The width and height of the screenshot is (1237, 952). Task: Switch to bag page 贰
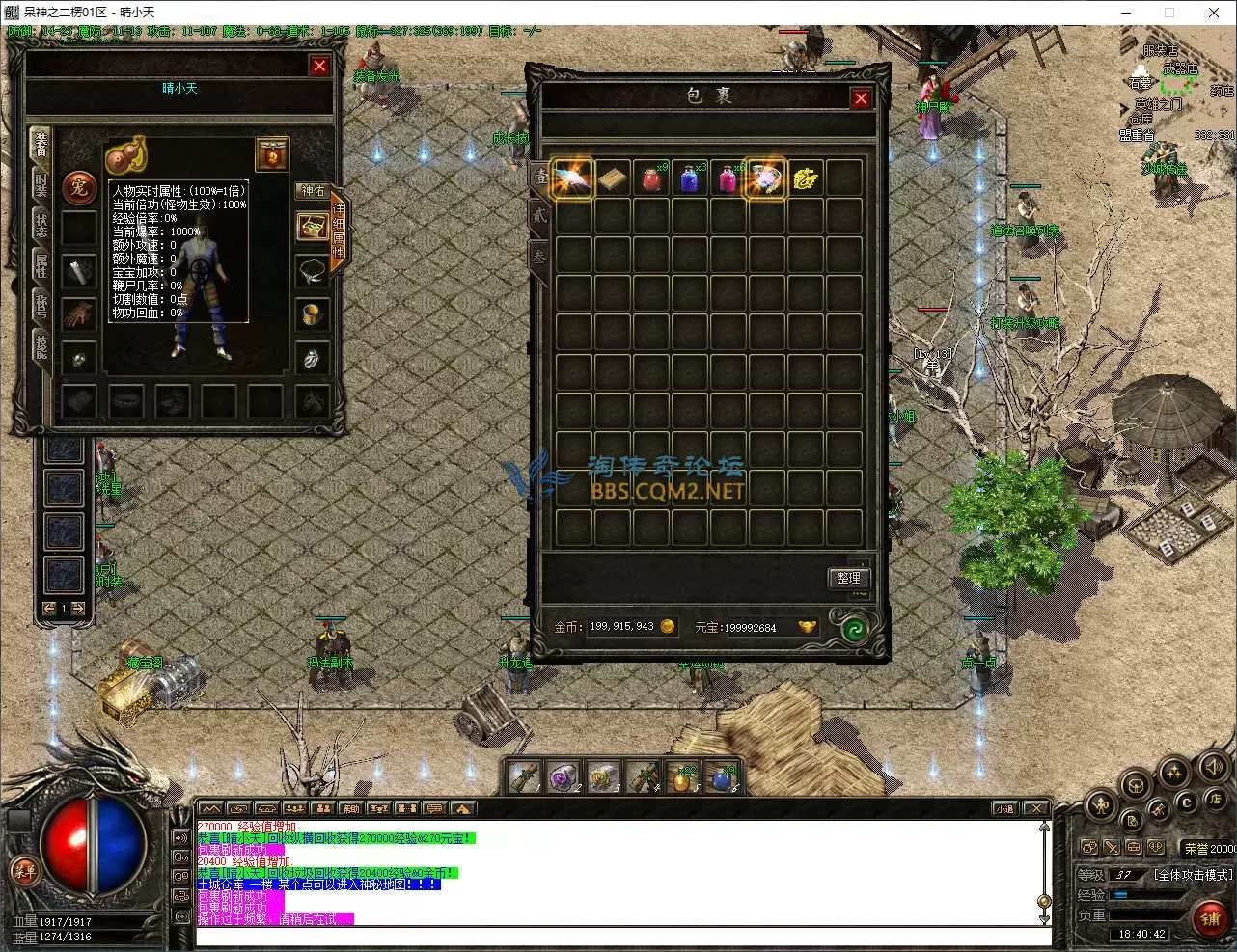pos(539,216)
